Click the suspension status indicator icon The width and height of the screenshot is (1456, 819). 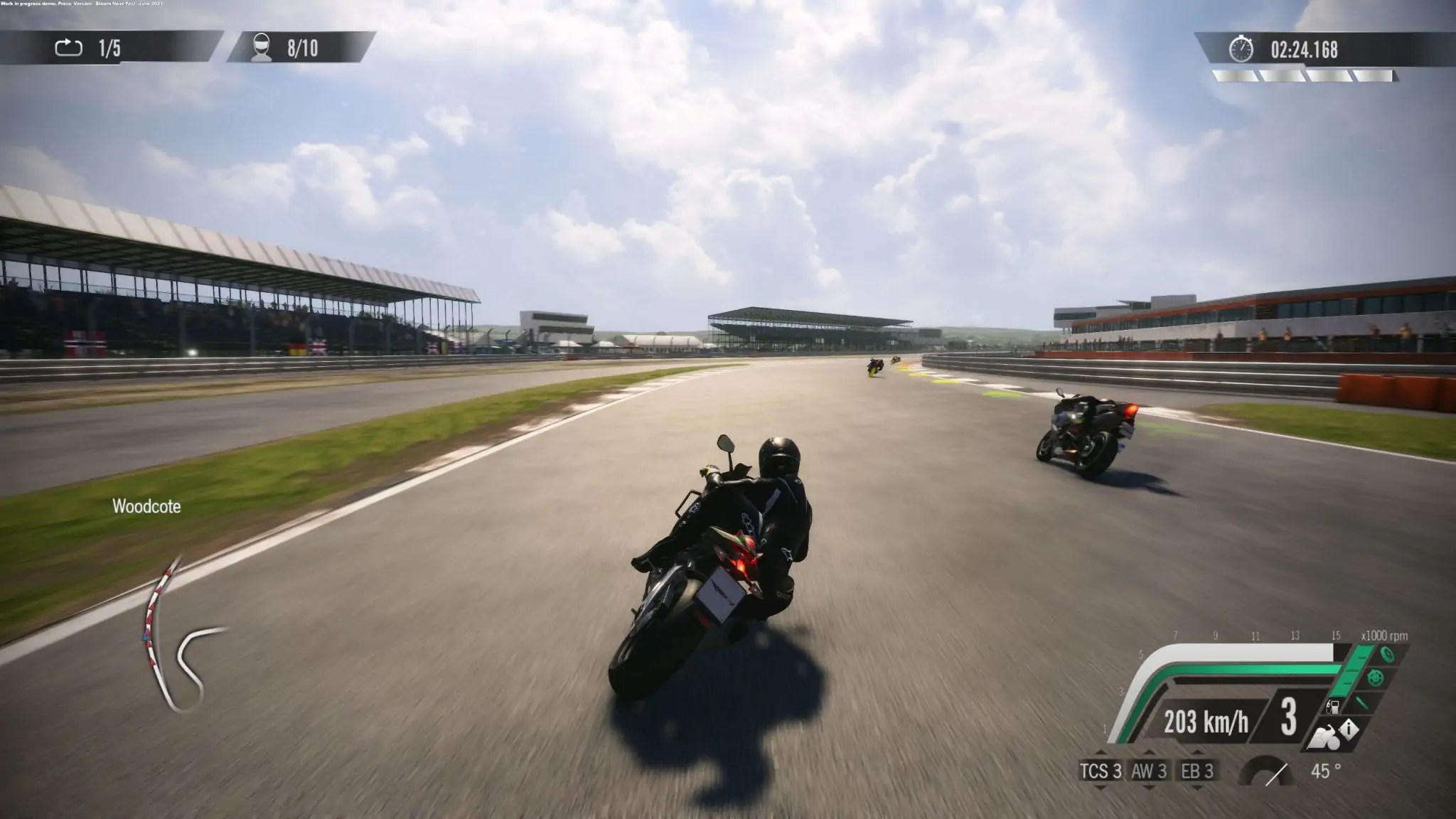coord(1364,702)
